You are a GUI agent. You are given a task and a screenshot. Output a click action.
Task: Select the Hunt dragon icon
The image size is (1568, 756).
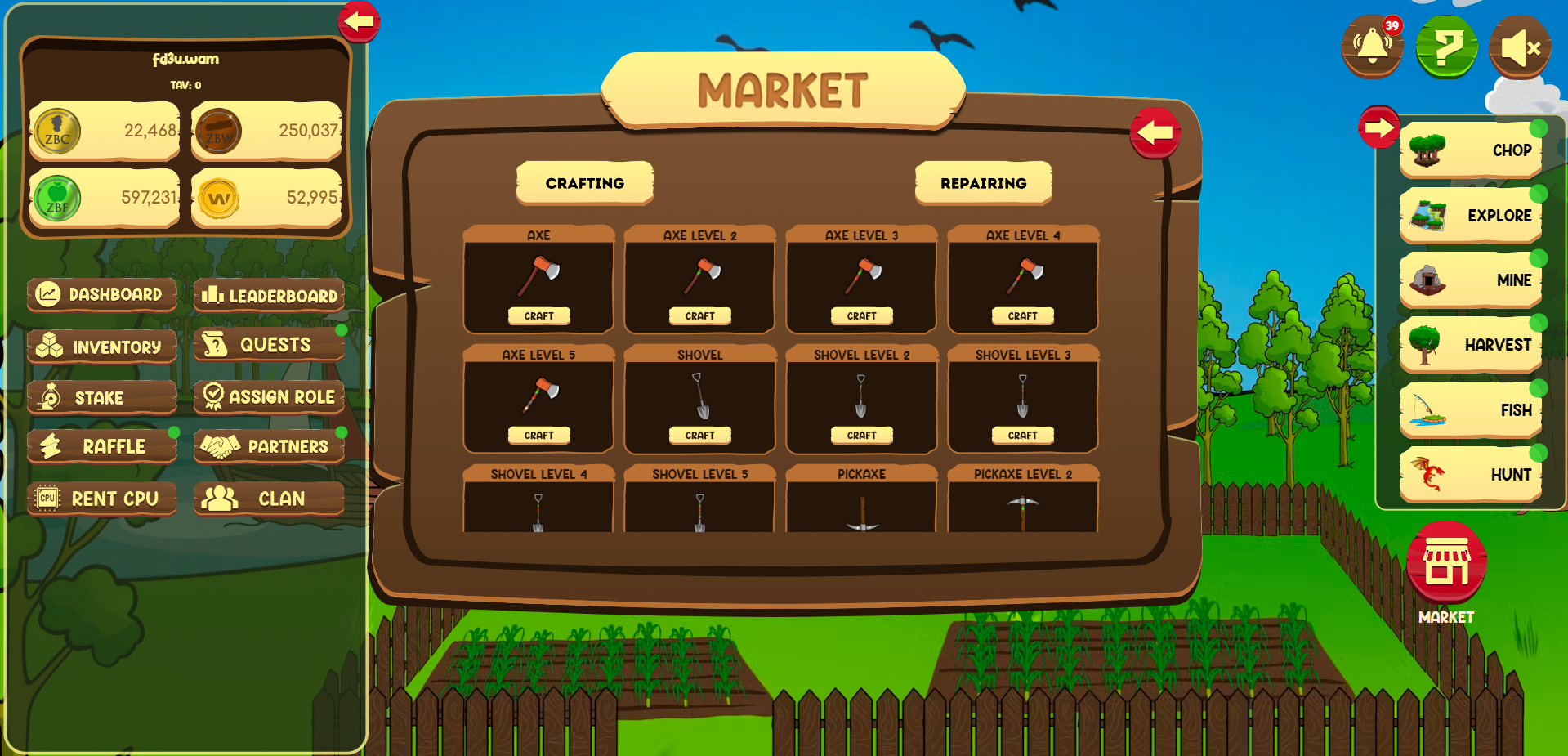pos(1426,475)
